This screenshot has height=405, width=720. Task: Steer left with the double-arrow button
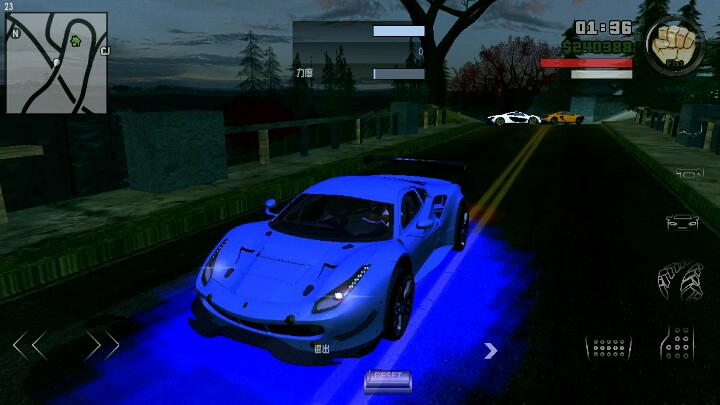coord(29,346)
